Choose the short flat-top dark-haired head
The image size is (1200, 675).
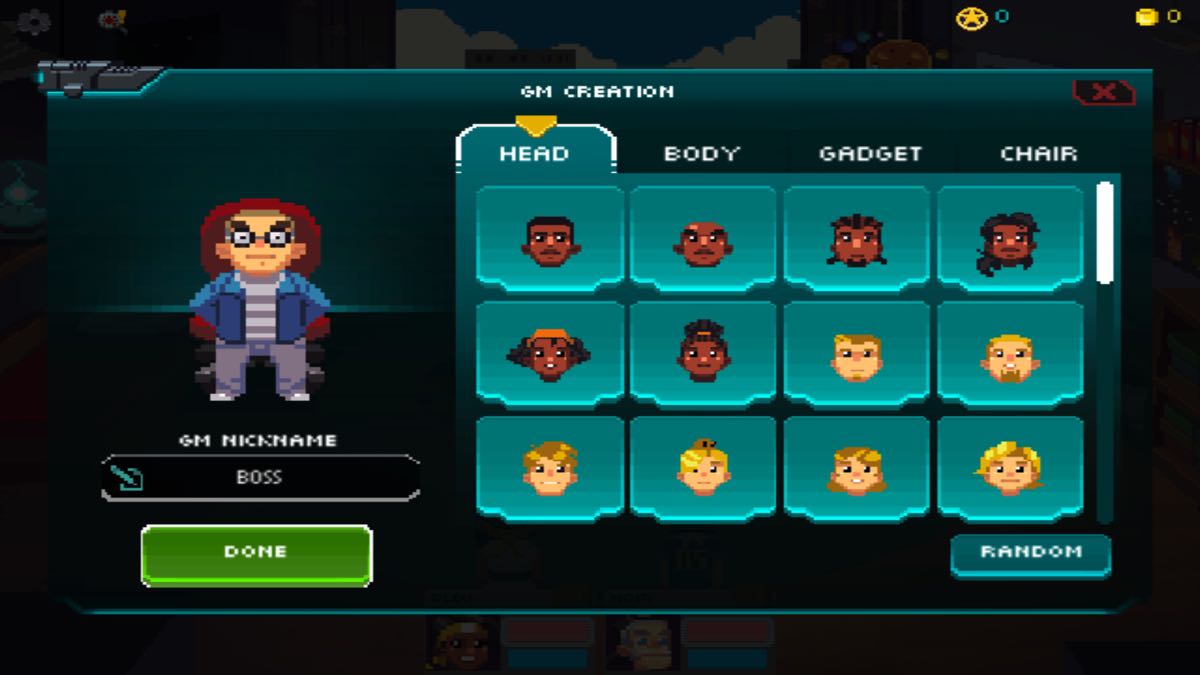coord(549,240)
